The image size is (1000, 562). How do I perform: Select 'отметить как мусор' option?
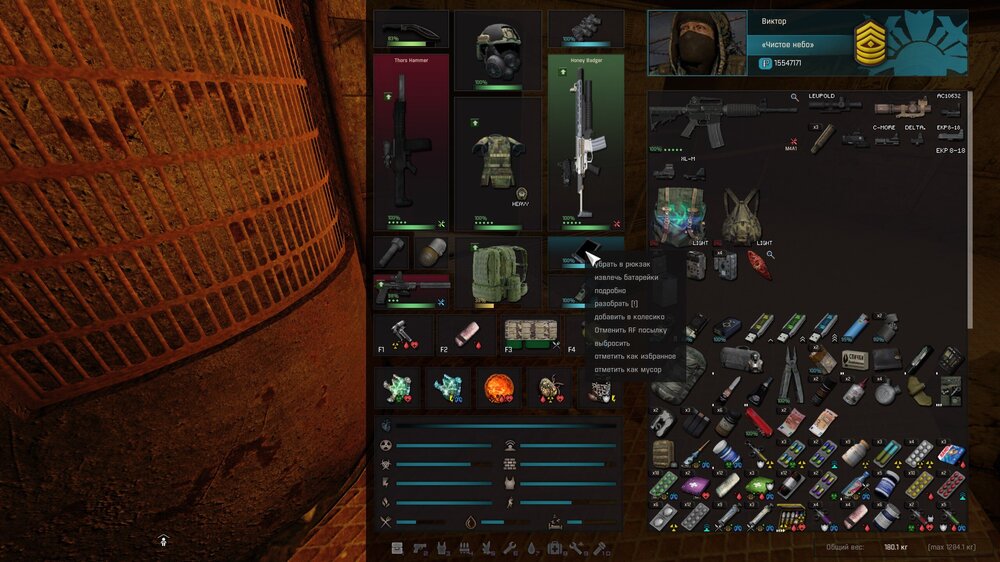point(627,369)
